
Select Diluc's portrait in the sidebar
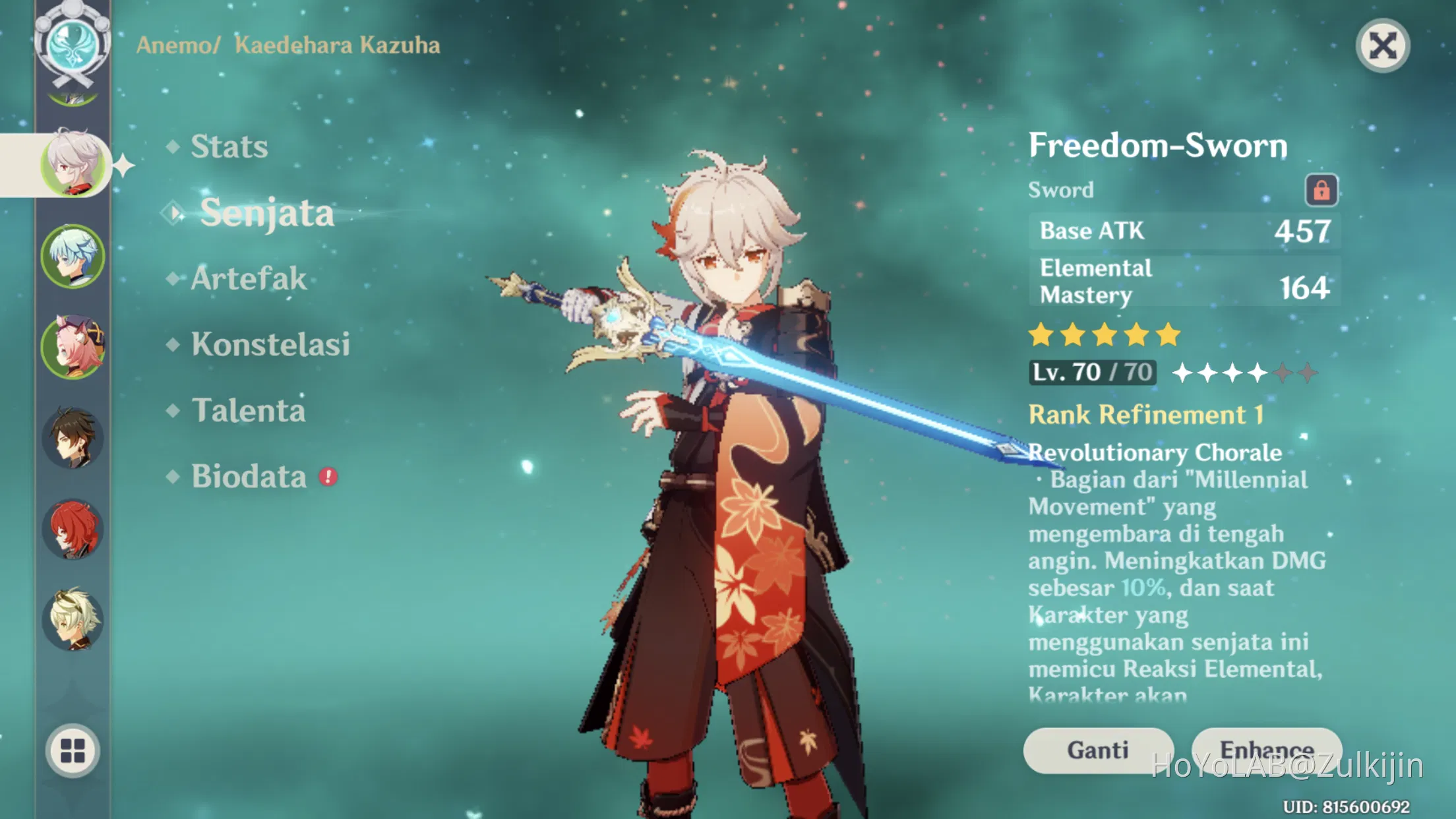pos(75,528)
